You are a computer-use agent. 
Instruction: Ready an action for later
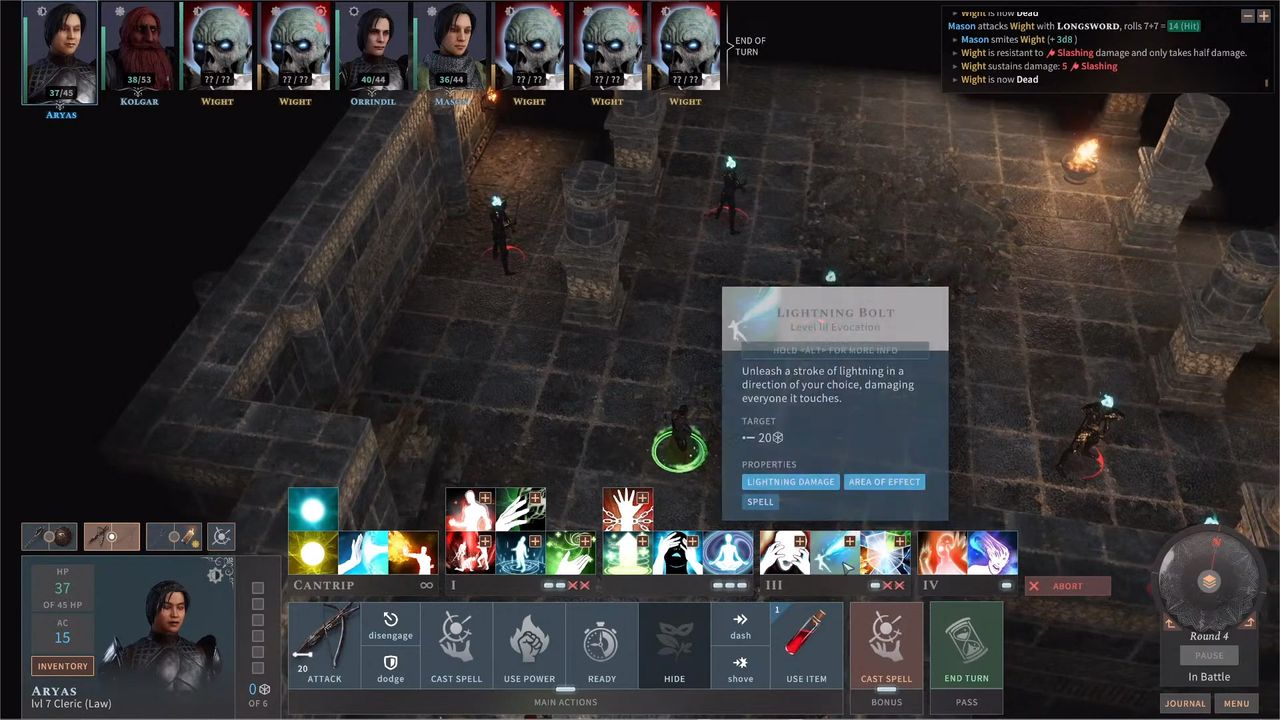coord(601,645)
